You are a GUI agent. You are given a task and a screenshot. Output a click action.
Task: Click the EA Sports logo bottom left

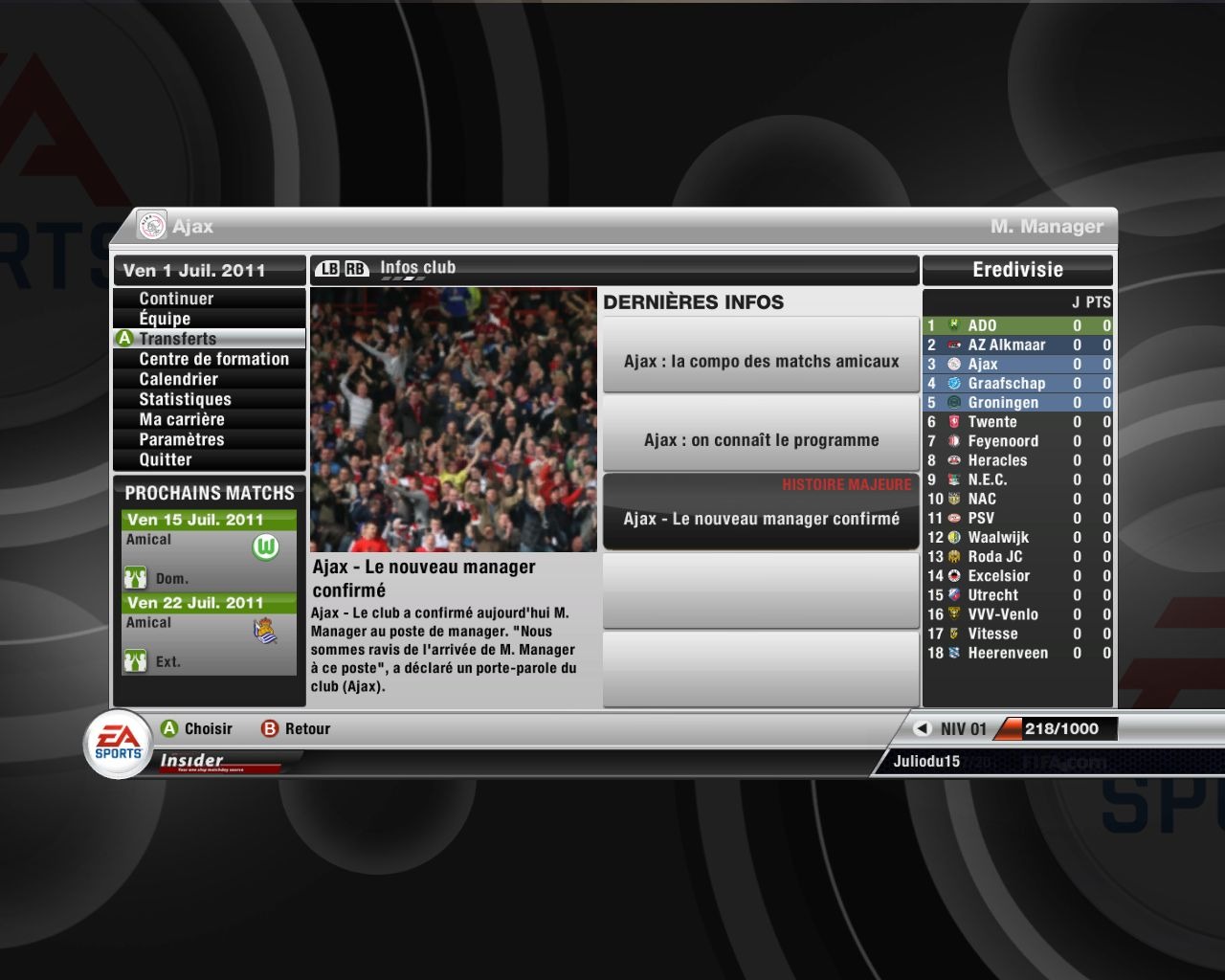coord(117,739)
